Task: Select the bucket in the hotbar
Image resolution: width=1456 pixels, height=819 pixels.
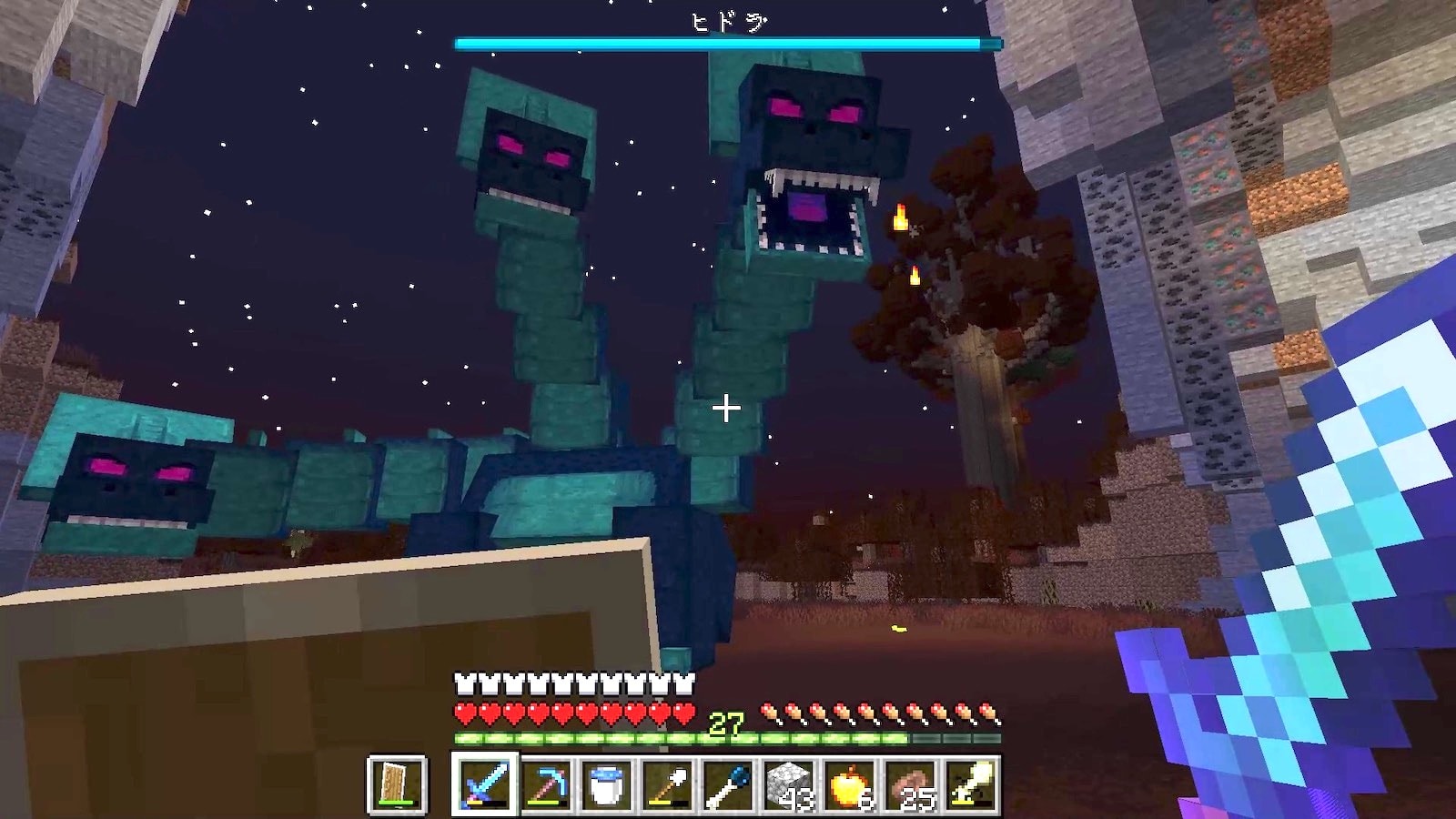Action: [x=606, y=784]
